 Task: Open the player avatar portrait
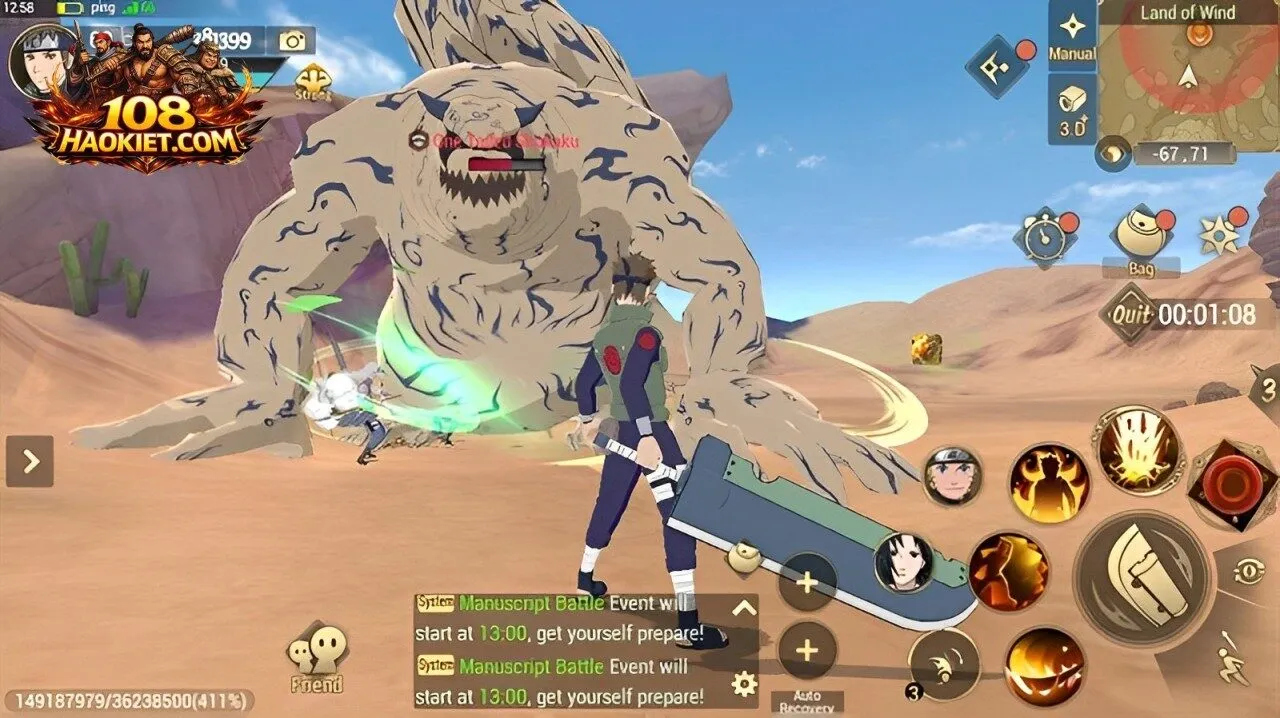pos(43,58)
